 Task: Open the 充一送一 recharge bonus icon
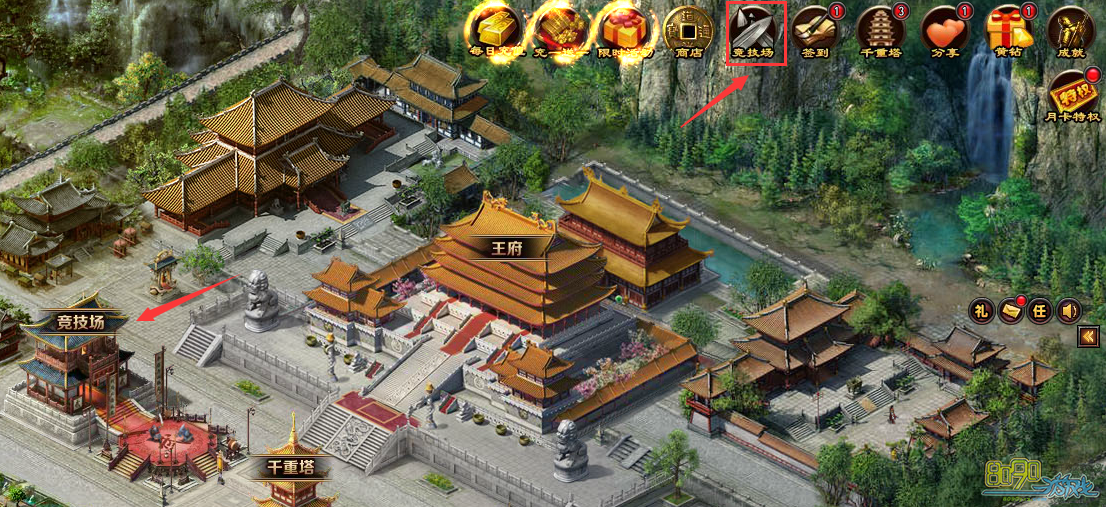point(559,29)
